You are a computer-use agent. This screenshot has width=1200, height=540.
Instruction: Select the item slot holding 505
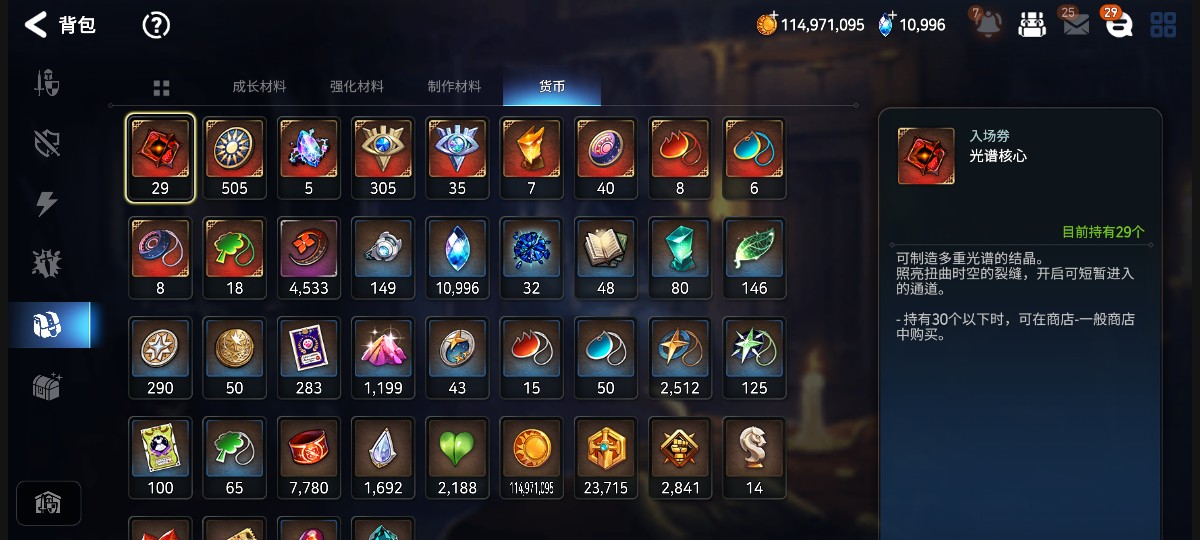[x=234, y=158]
